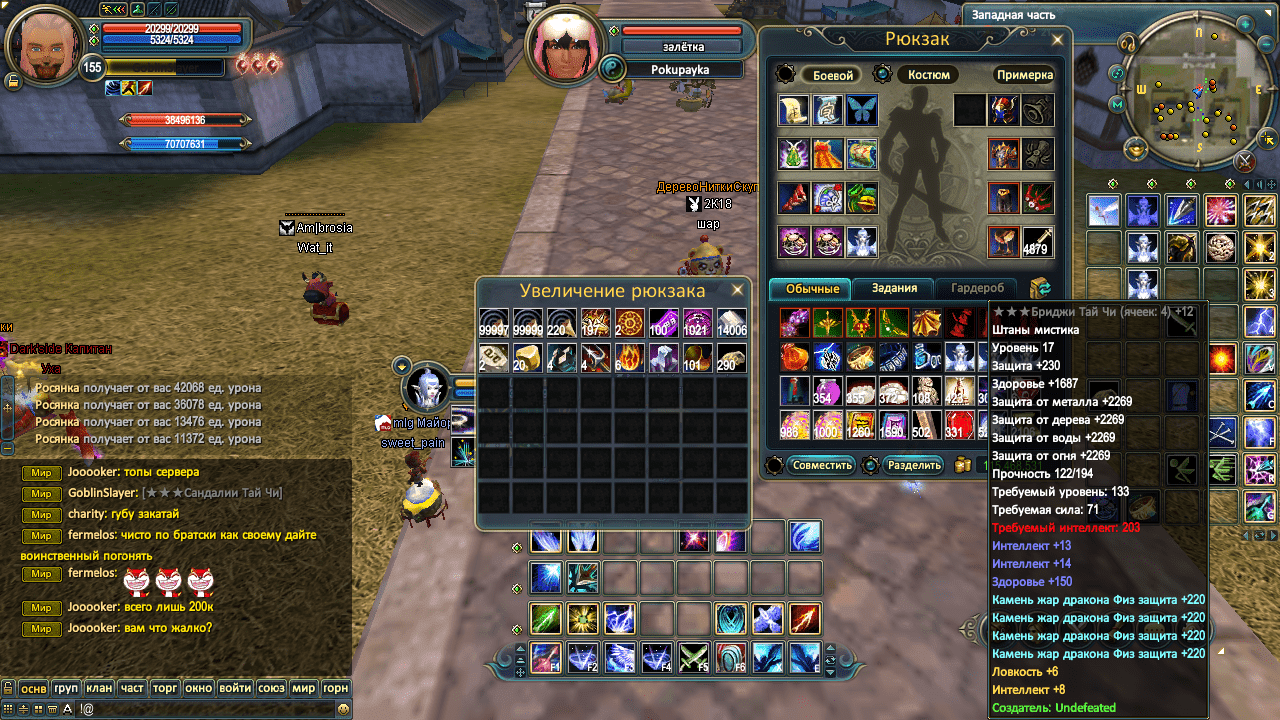Select the blue butterfly equipment slot
Screen dimensions: 1280x720
(x=862, y=110)
